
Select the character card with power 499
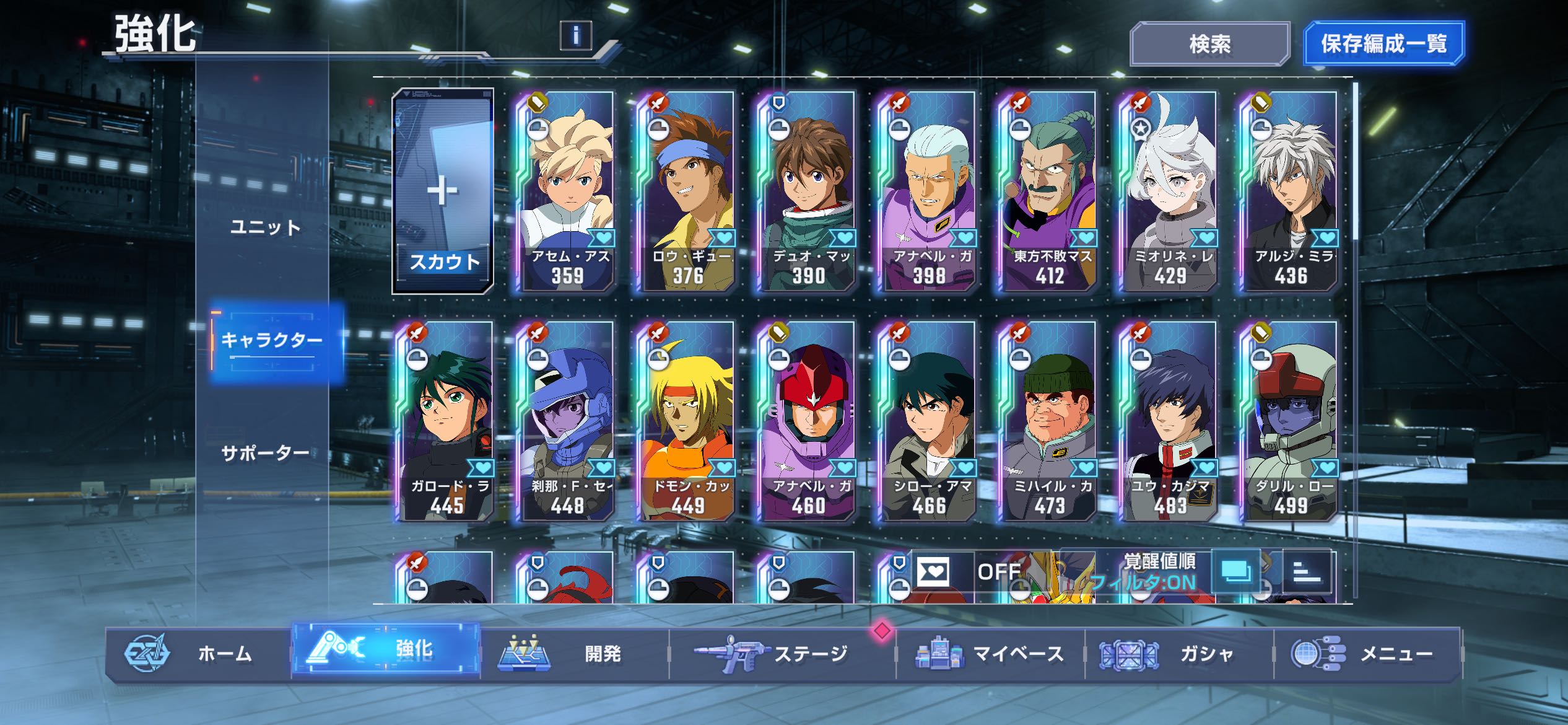(x=1290, y=421)
